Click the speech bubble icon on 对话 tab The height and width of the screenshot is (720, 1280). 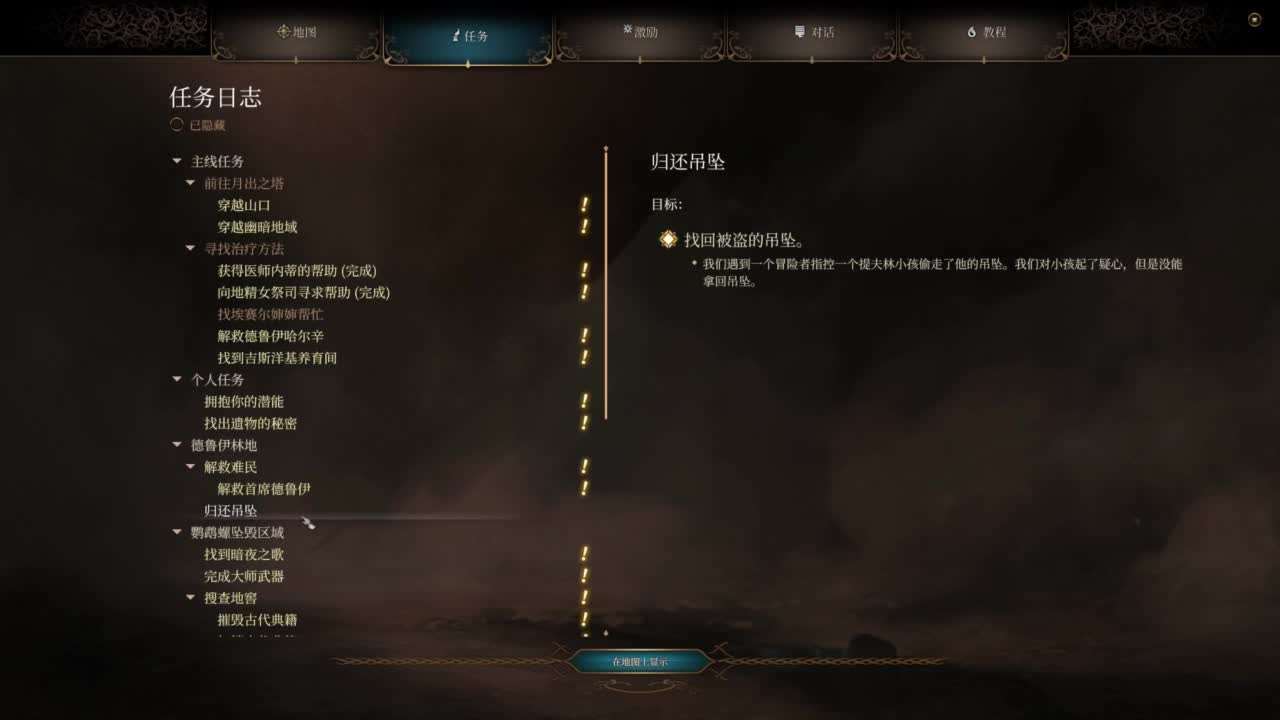pos(800,32)
